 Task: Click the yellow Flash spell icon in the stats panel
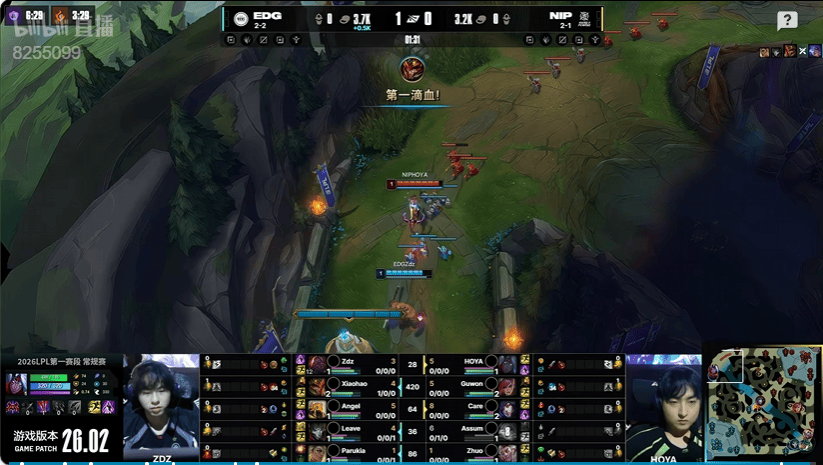[x=92, y=407]
